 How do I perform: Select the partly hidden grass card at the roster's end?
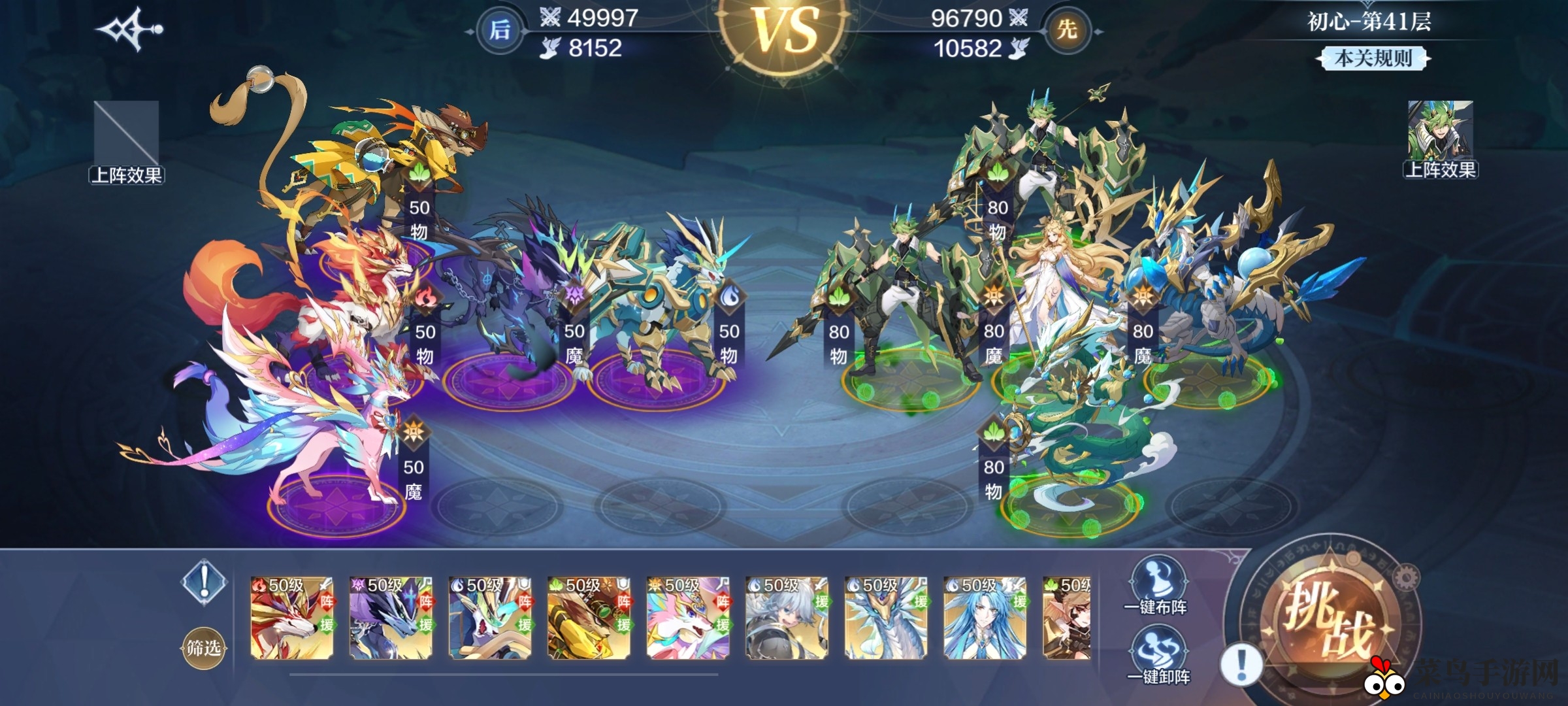(x=1067, y=617)
